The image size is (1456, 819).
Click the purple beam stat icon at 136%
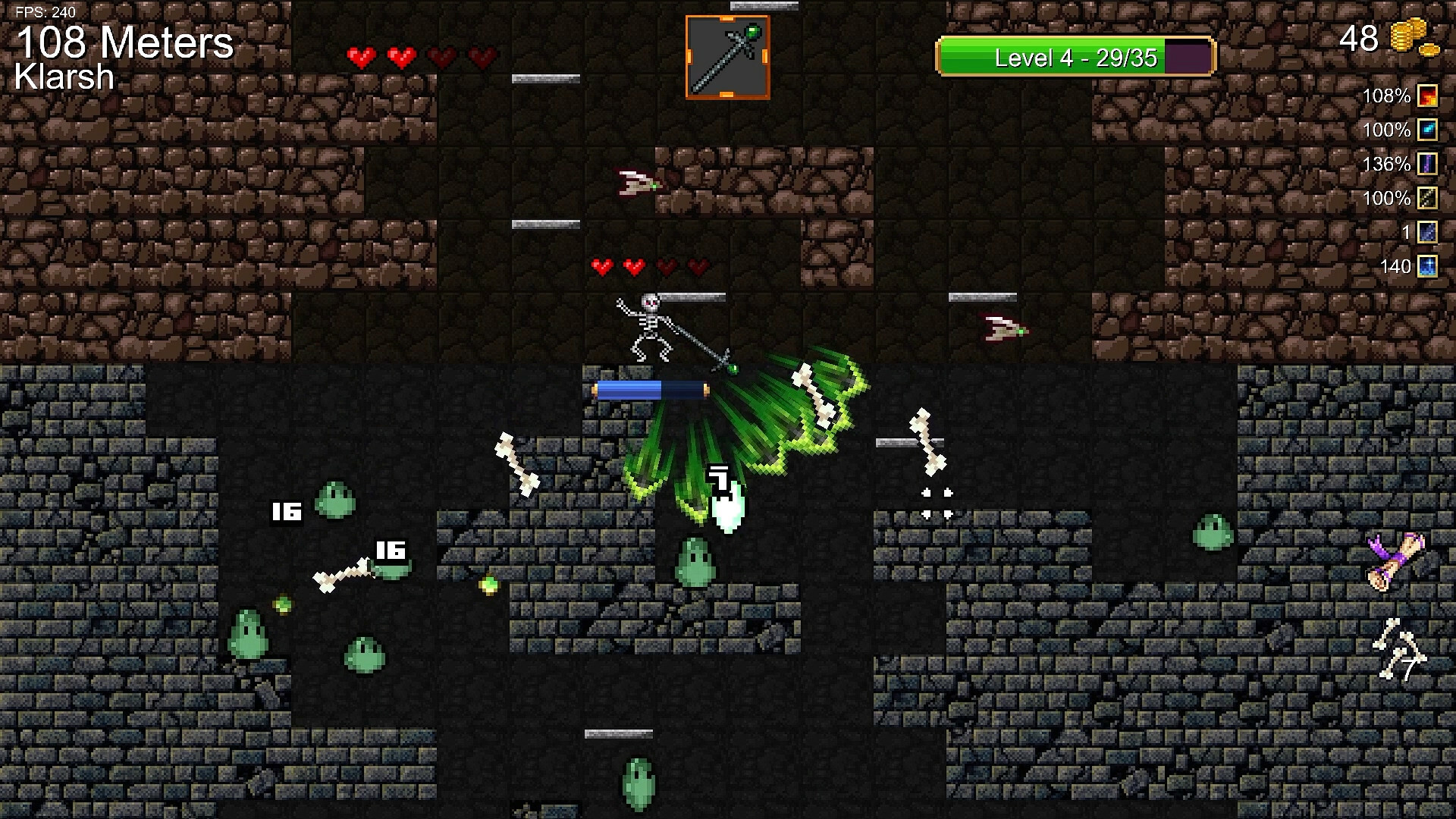(x=1427, y=165)
